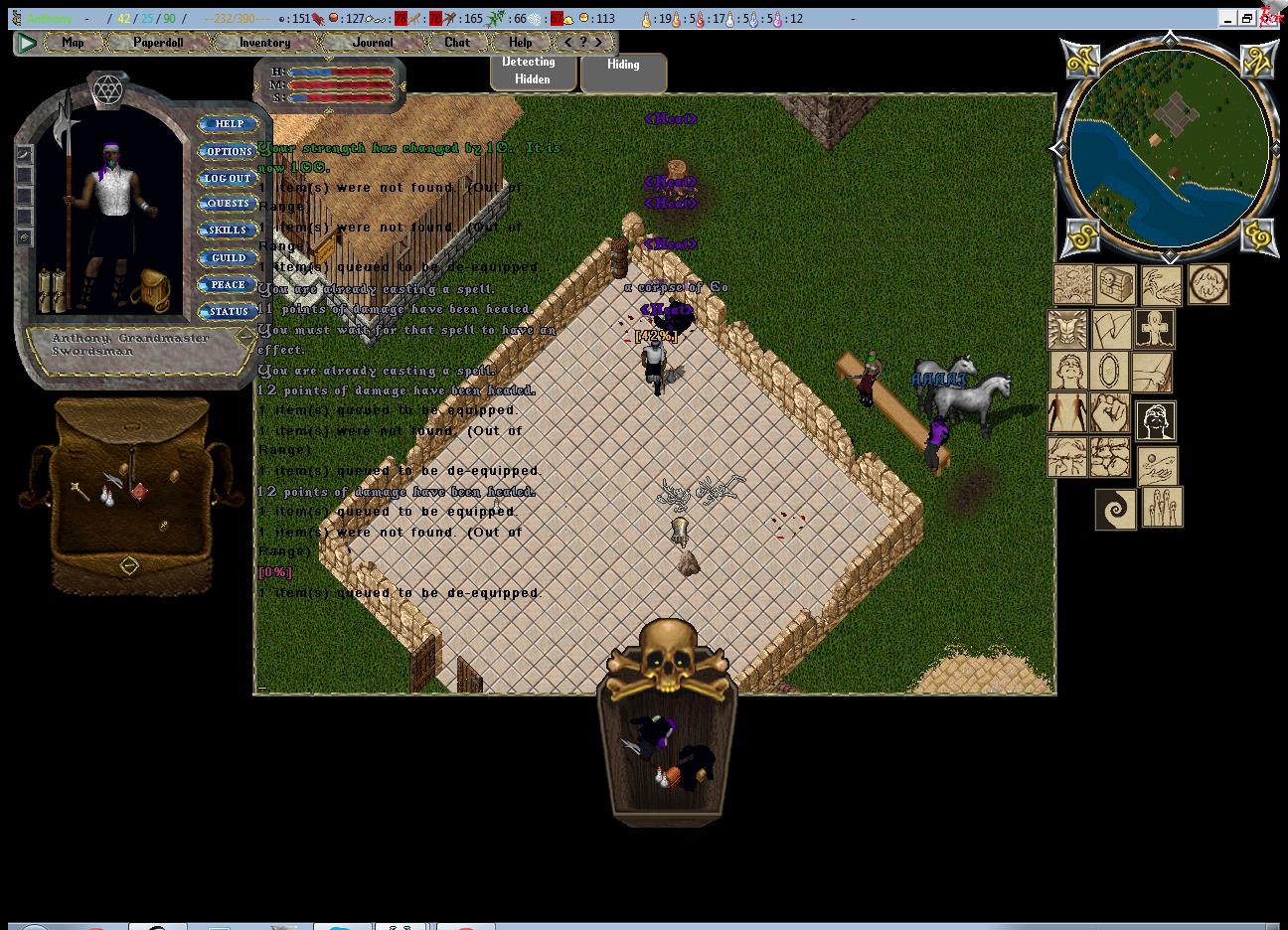Activate the Hiding skill button
The width and height of the screenshot is (1288, 930).
tap(623, 71)
